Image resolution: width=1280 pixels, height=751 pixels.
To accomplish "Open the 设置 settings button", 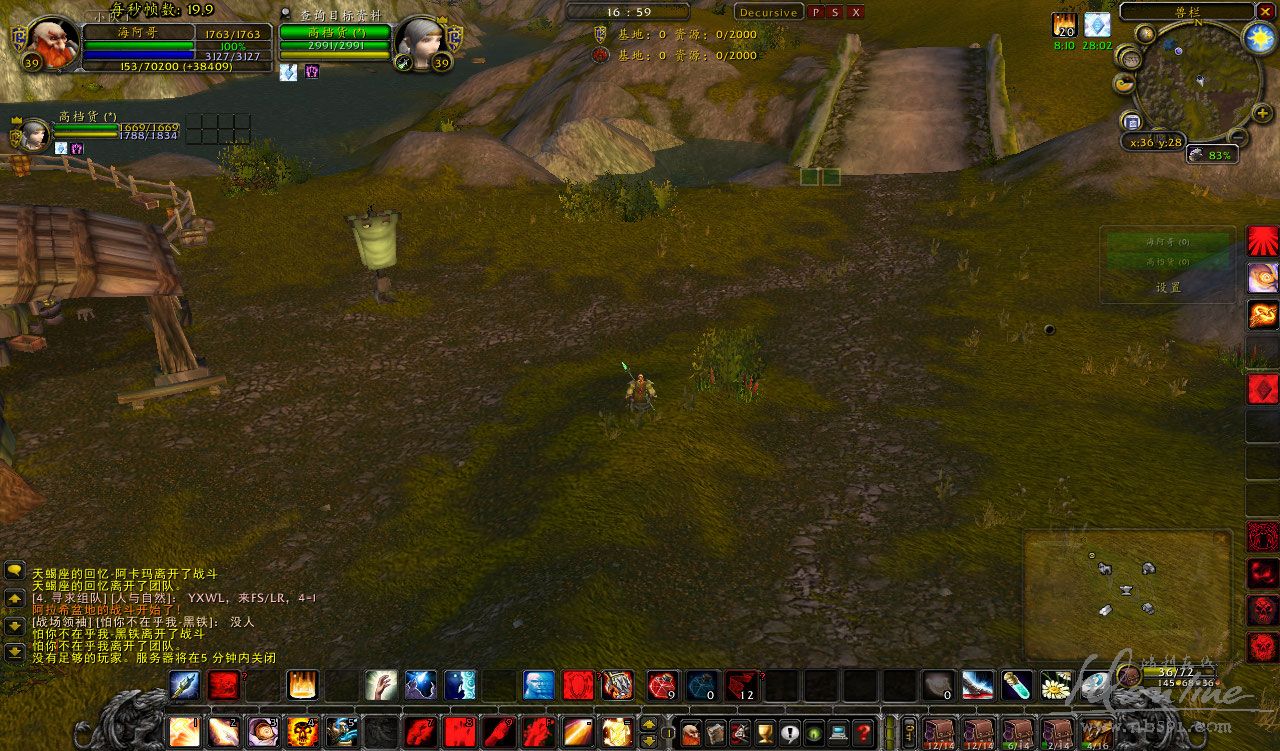I will click(x=1167, y=287).
